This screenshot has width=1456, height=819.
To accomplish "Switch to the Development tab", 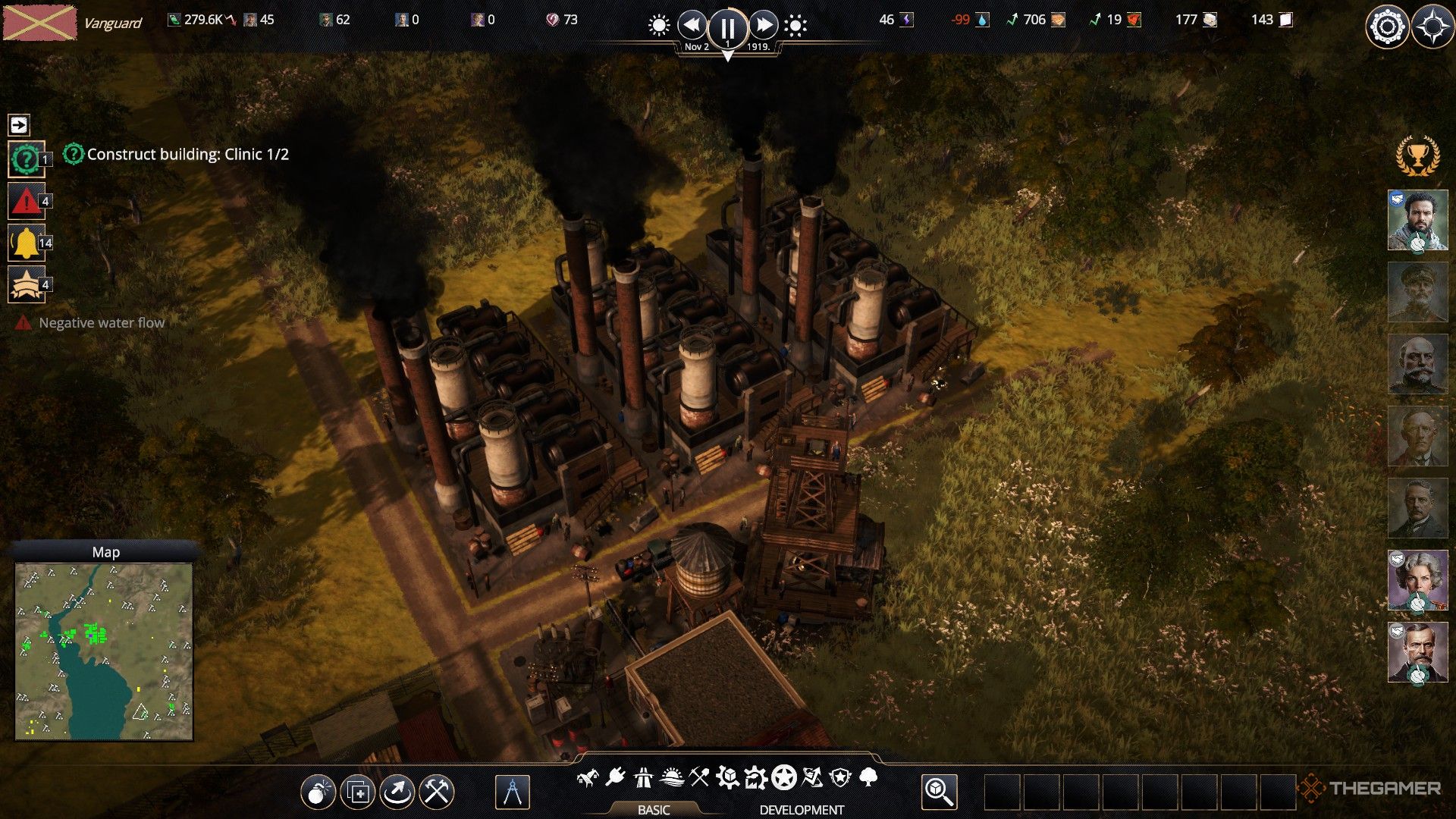I will (x=802, y=809).
